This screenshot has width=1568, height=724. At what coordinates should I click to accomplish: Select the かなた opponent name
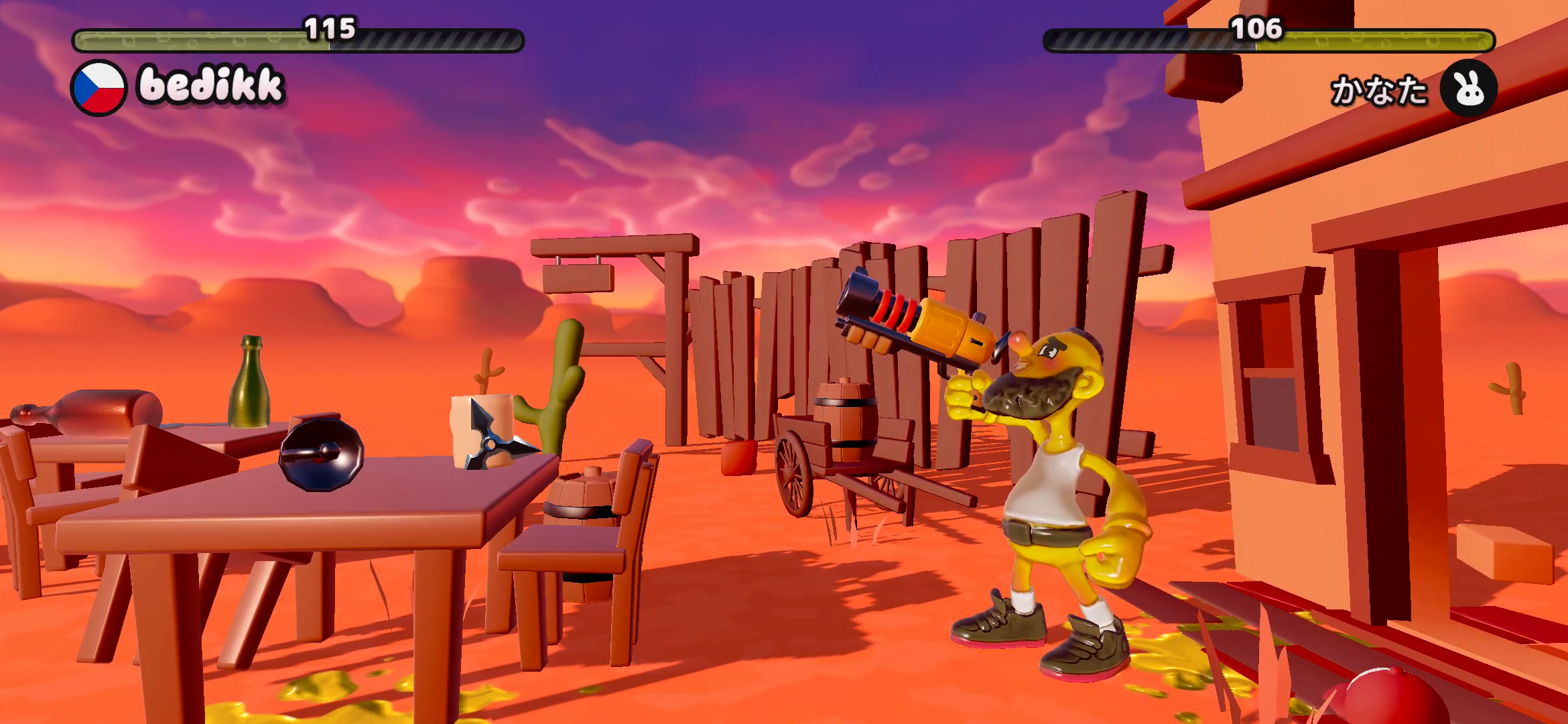coord(1378,90)
